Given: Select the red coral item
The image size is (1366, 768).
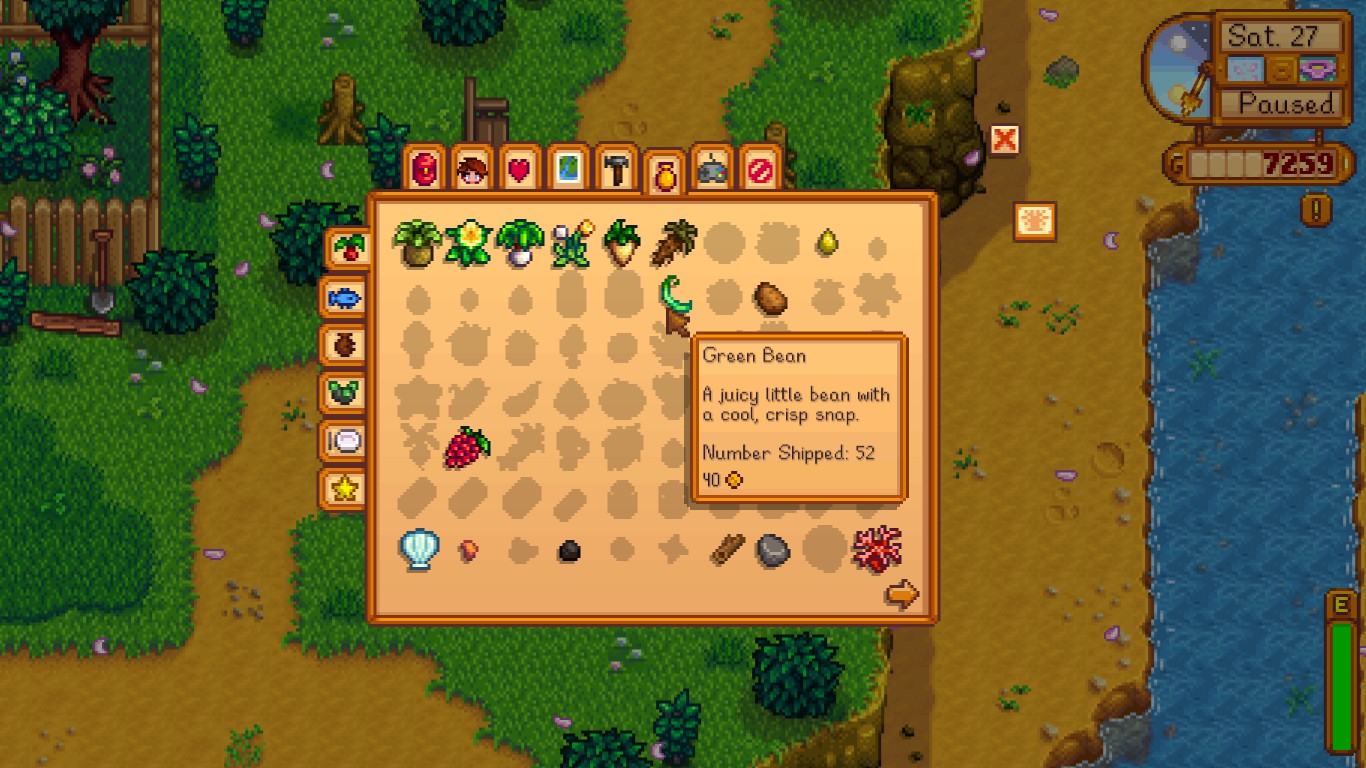Looking at the screenshot, I should tap(877, 548).
